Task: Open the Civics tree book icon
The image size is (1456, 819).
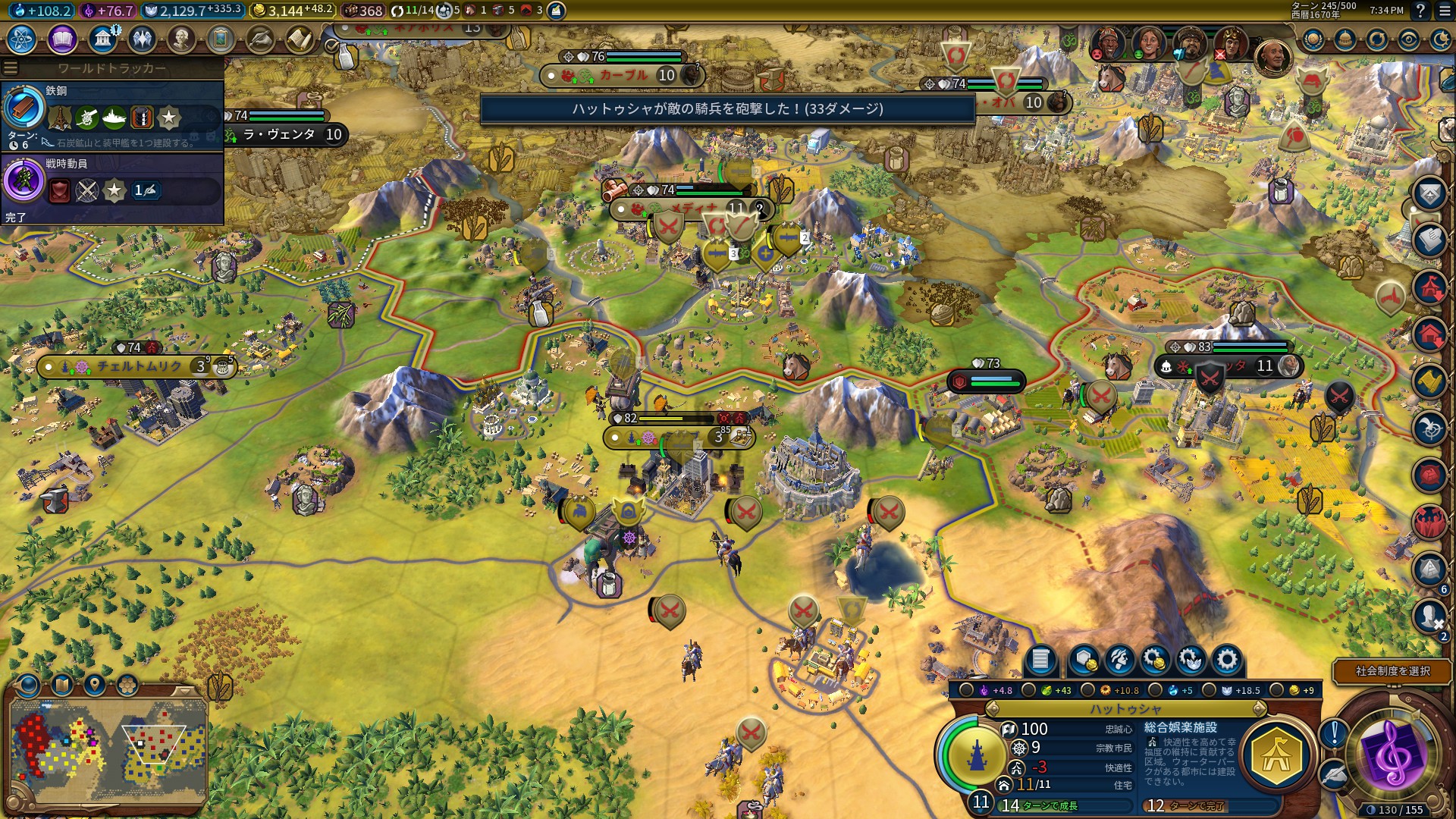Action: pos(62,39)
